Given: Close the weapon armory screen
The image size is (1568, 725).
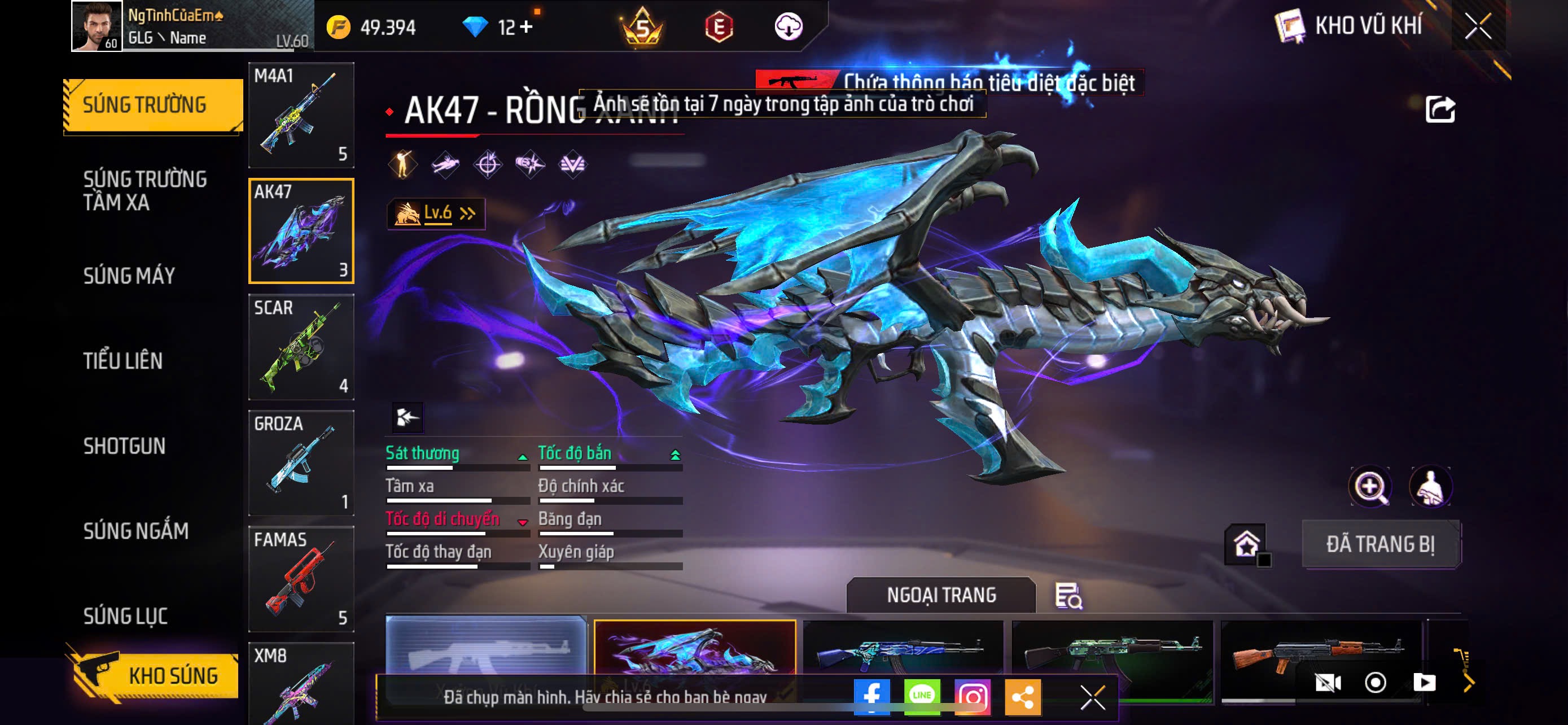Looking at the screenshot, I should pos(1478,26).
